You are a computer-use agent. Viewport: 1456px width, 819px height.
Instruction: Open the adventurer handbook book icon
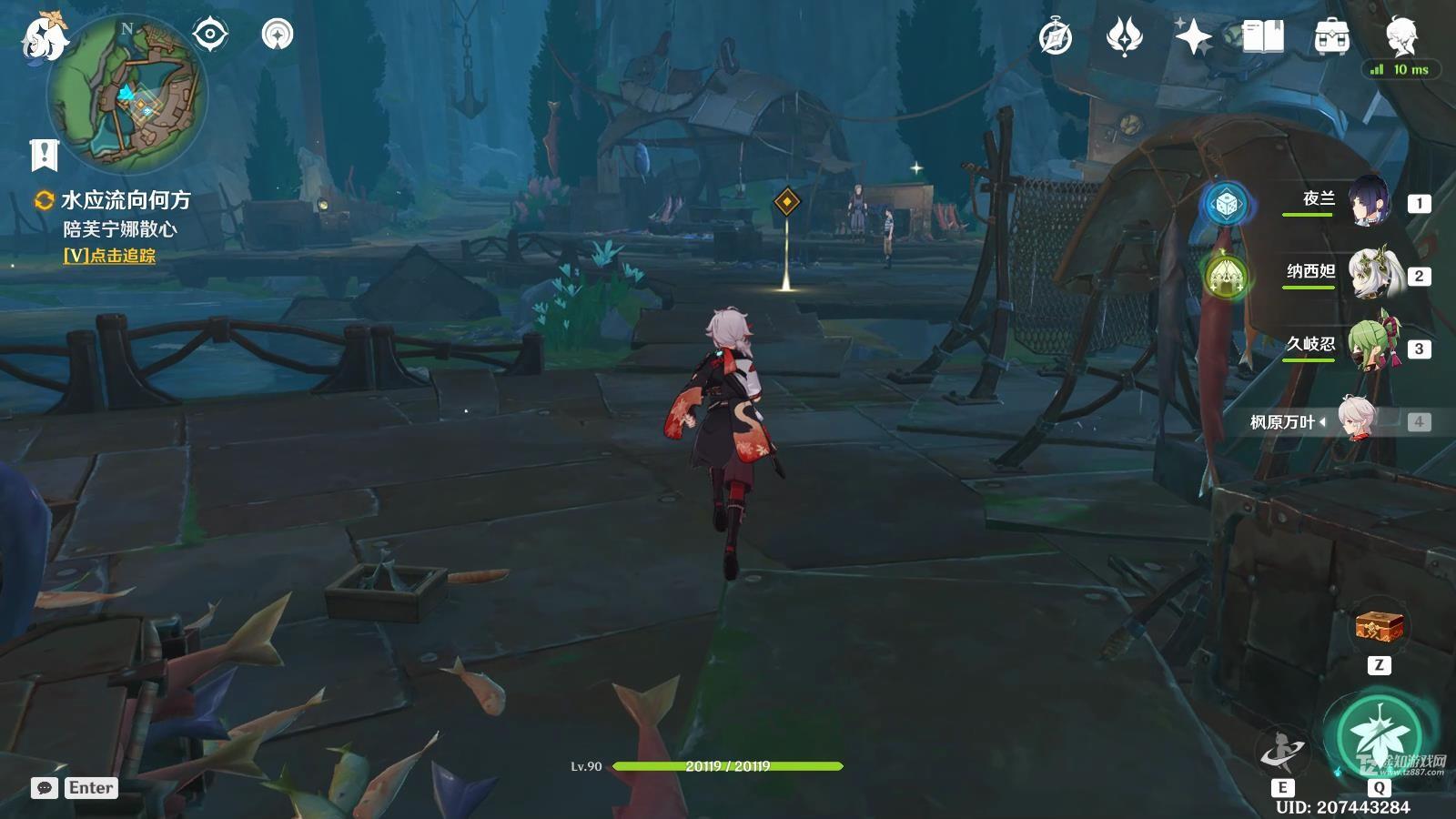click(x=1262, y=37)
